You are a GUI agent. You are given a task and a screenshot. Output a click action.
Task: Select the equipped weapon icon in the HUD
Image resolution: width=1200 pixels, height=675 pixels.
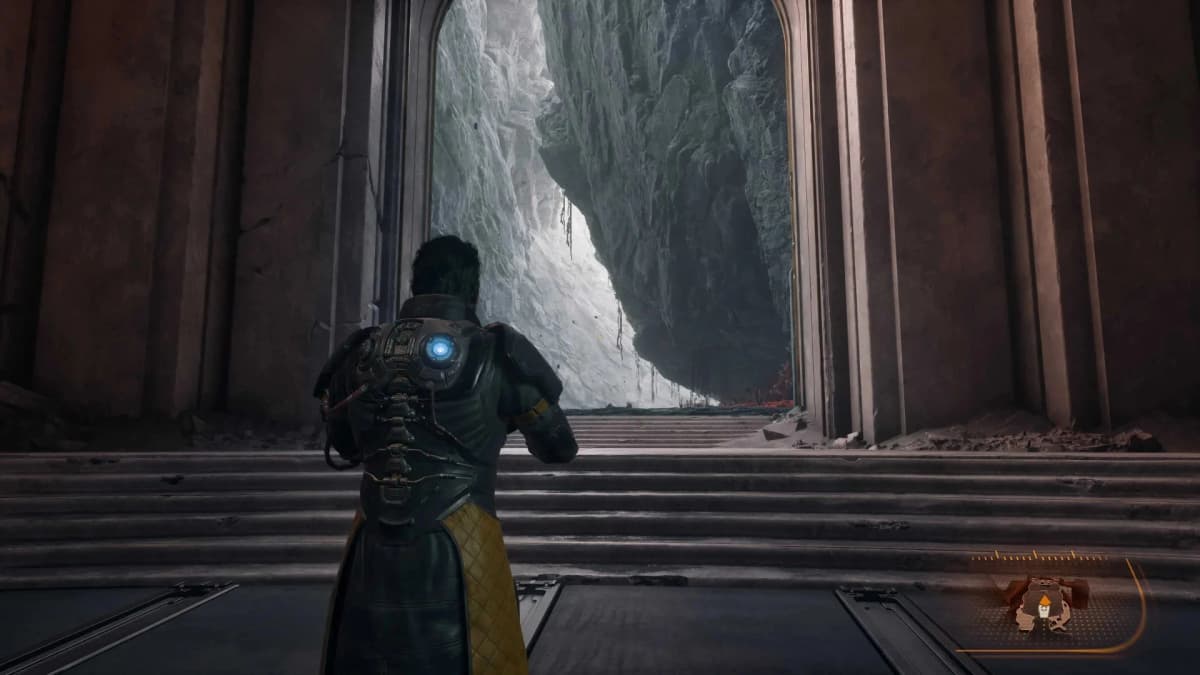tap(1044, 603)
